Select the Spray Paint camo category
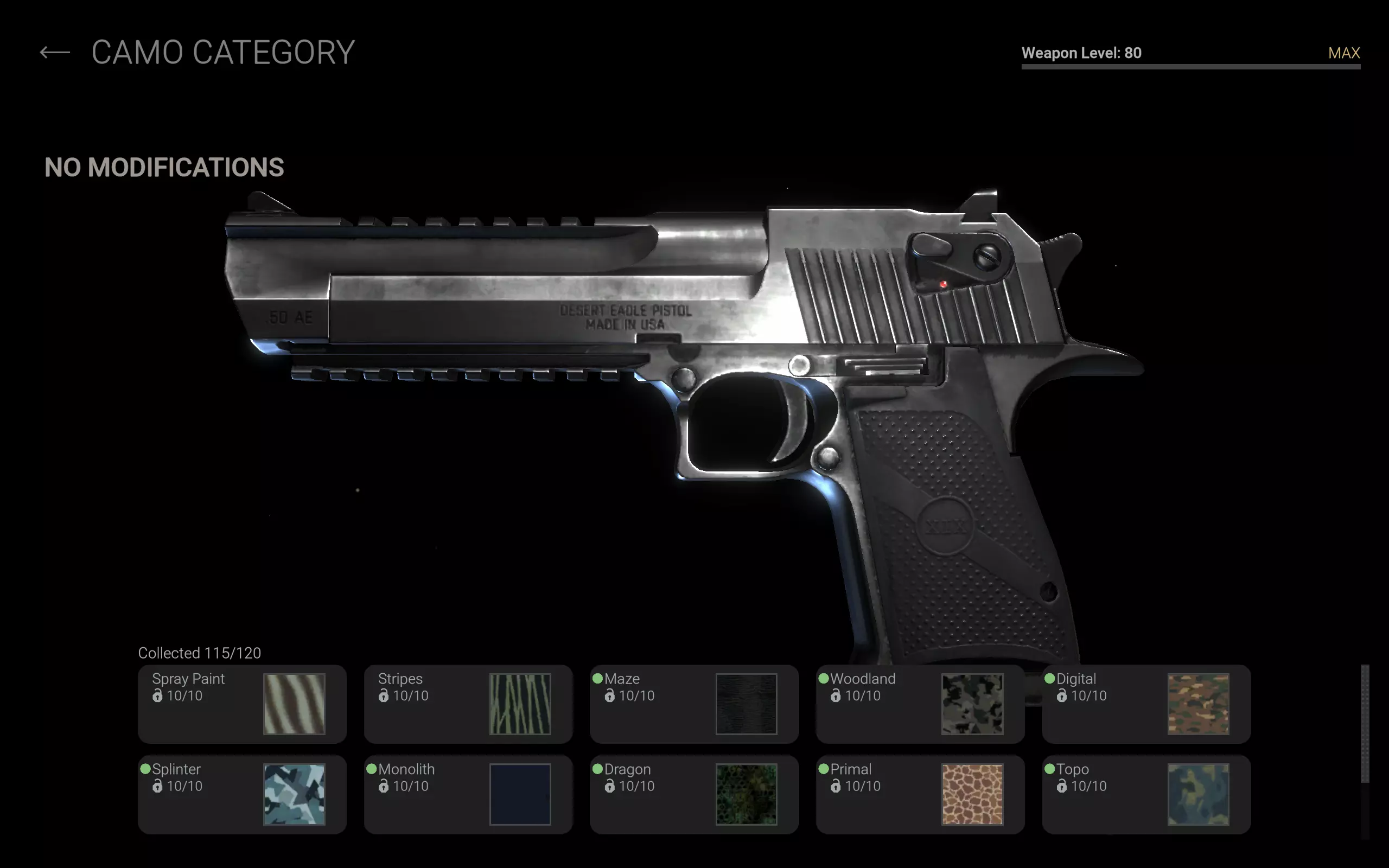Screen dimensions: 1389x868 [x=241, y=704]
